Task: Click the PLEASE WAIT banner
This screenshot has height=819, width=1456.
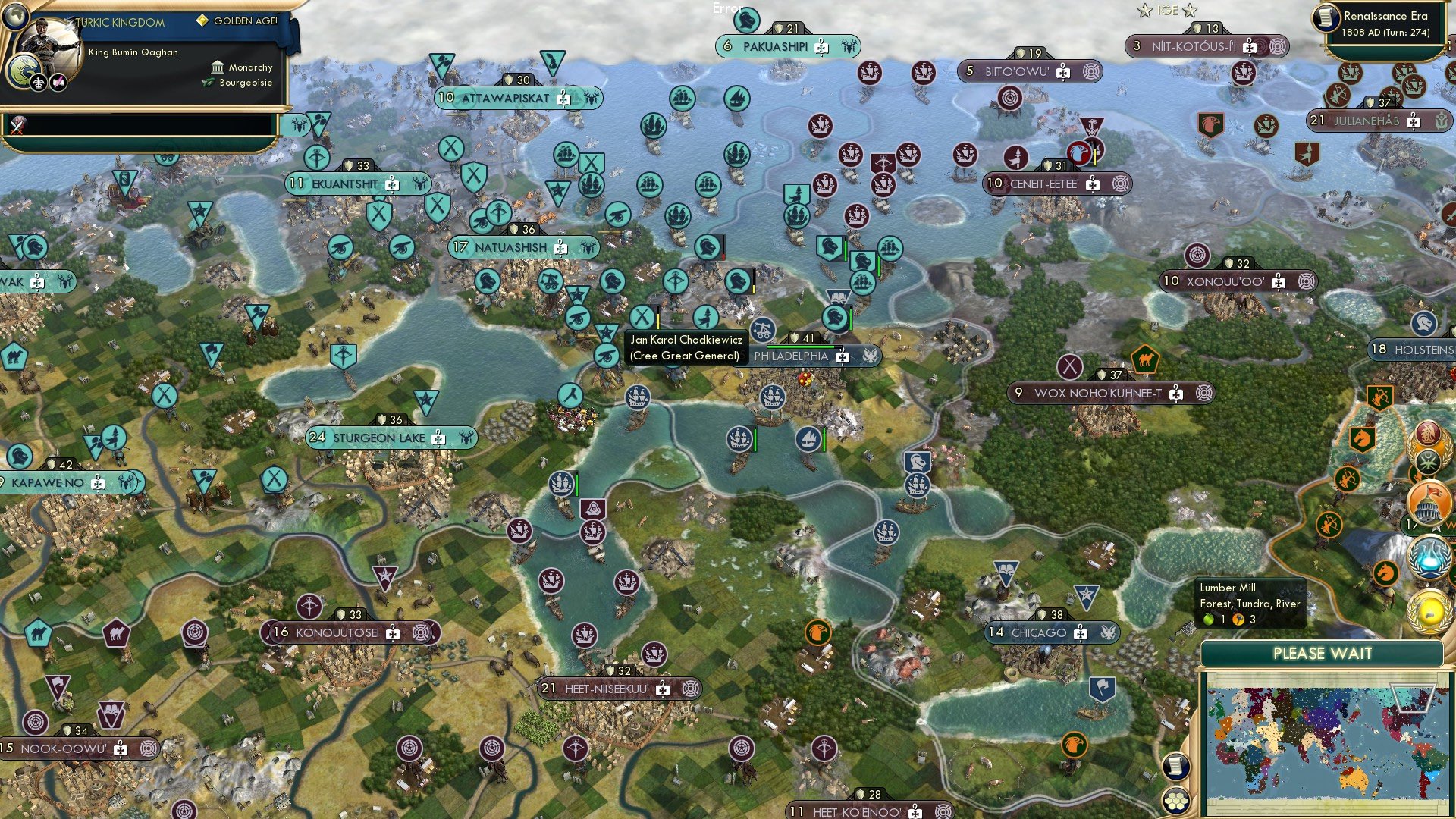Action: (x=1324, y=654)
